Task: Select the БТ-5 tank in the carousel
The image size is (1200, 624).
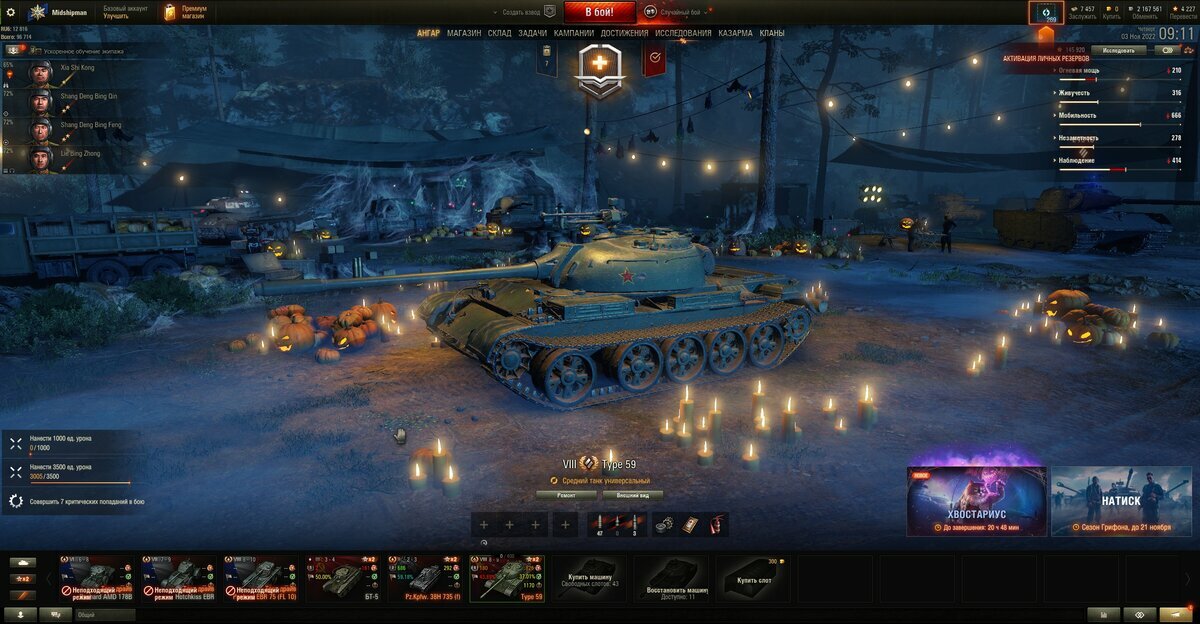Action: pyautogui.click(x=339, y=578)
